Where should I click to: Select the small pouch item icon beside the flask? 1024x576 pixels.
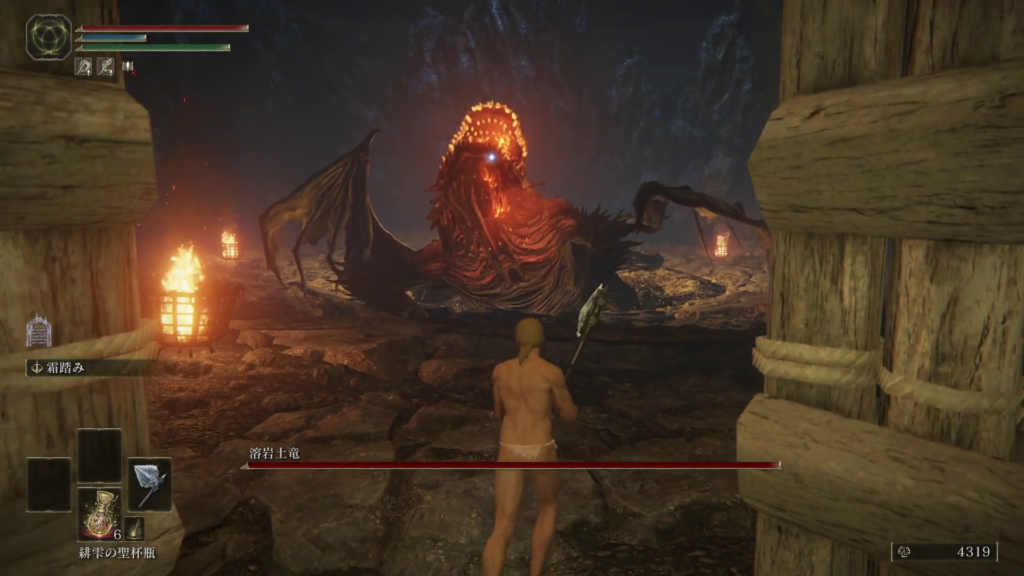[x=135, y=528]
